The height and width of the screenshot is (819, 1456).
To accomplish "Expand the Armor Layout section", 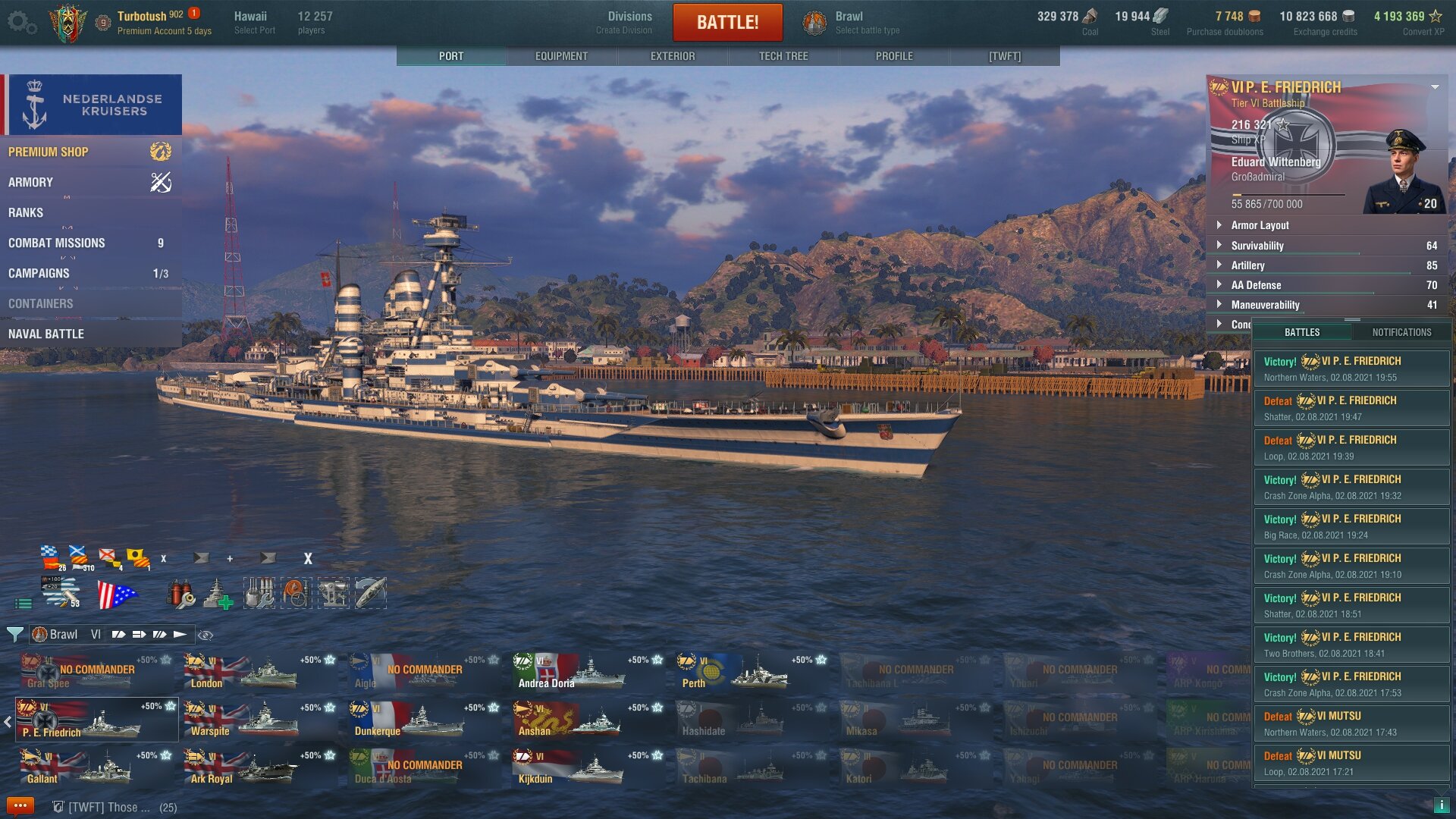I will [x=1260, y=225].
